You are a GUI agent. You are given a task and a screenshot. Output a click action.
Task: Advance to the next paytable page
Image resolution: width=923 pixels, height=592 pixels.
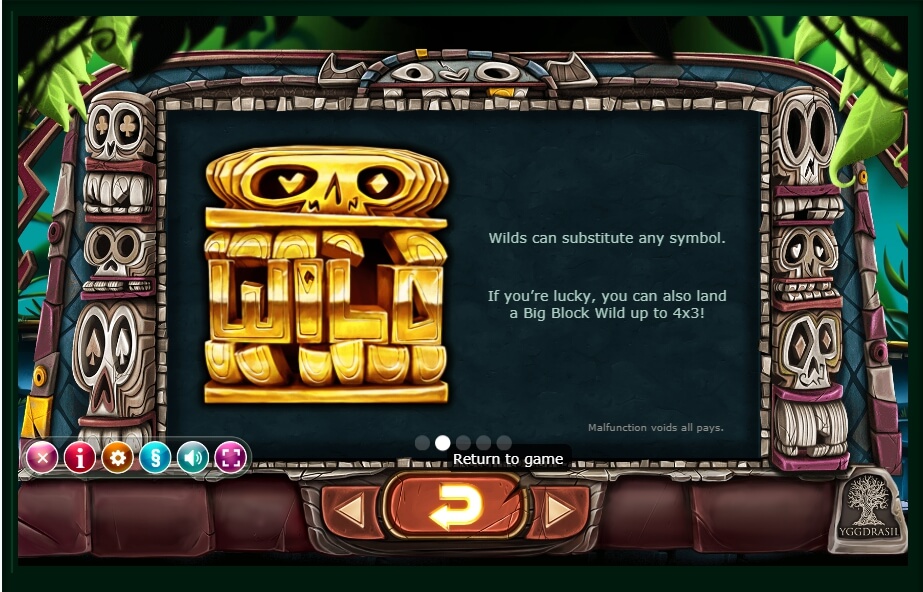(x=560, y=511)
